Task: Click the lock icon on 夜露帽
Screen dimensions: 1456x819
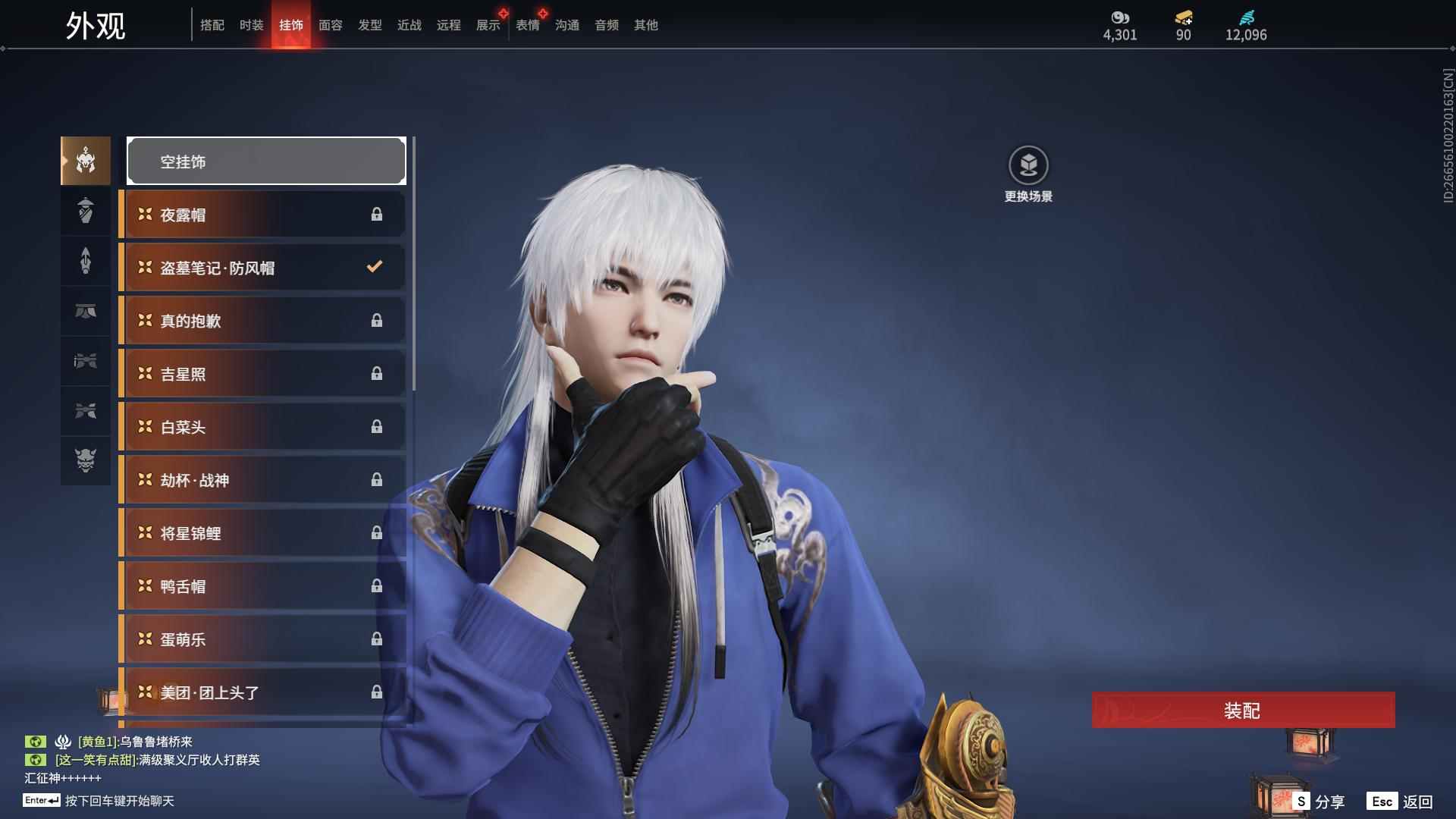Action: tap(377, 214)
